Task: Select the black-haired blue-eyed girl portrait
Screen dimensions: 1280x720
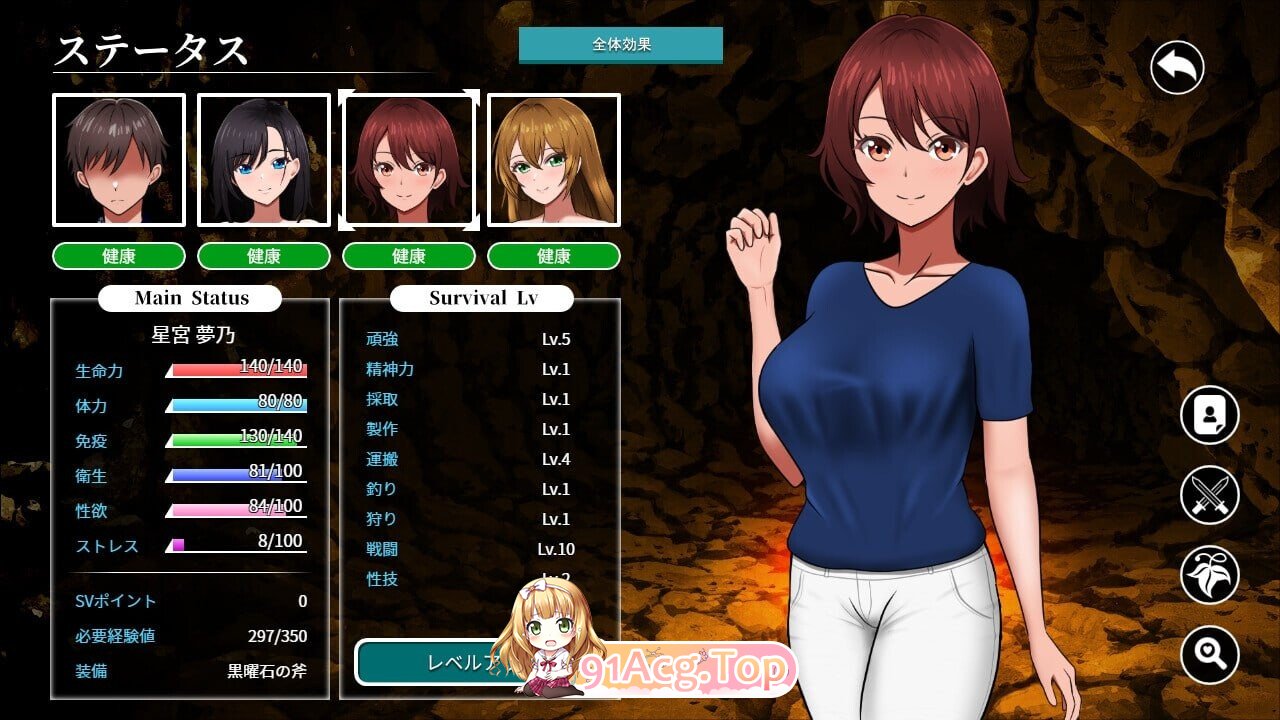Action: (264, 160)
